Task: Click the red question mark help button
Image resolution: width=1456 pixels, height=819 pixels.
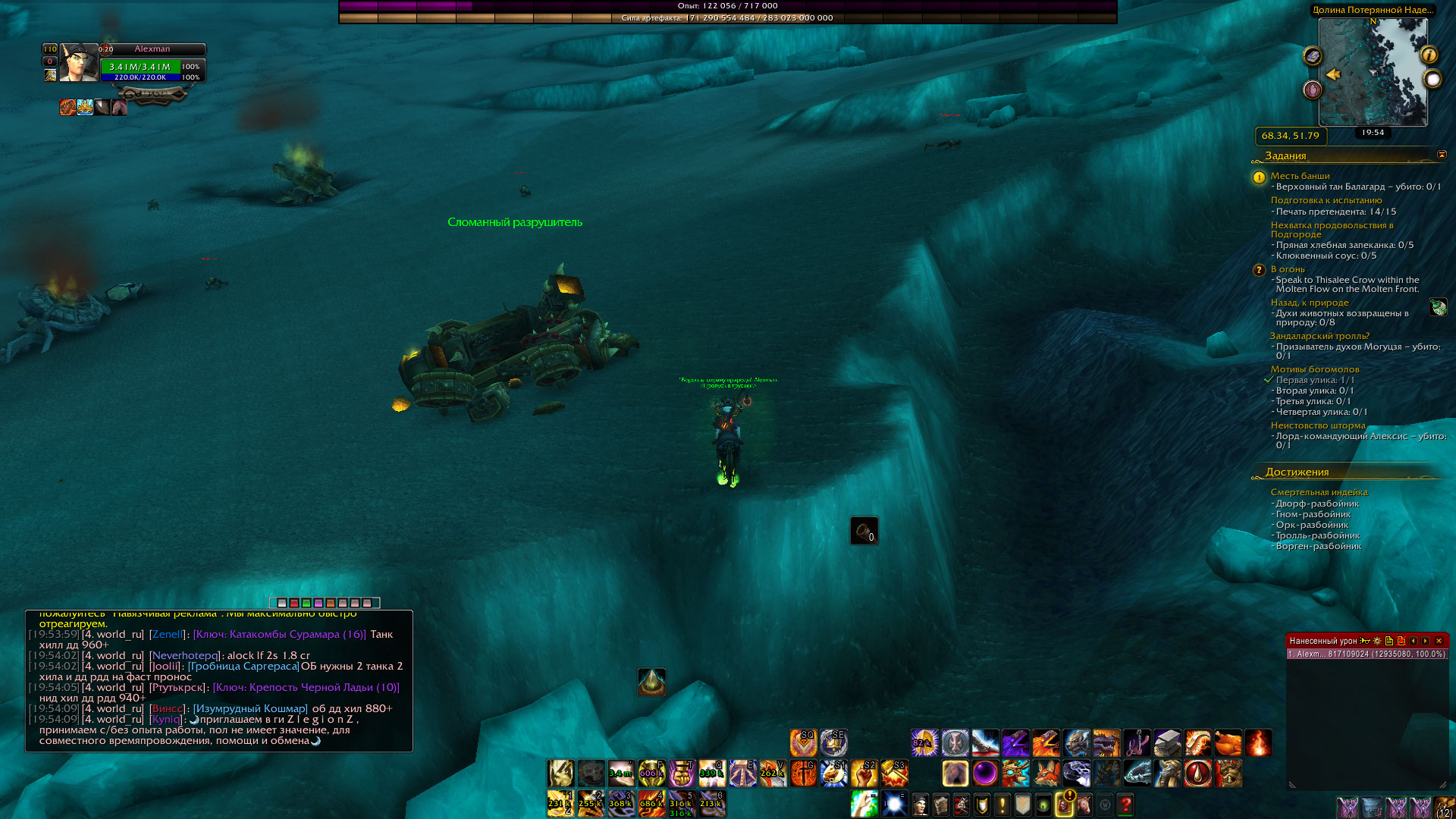Action: coord(1125,804)
